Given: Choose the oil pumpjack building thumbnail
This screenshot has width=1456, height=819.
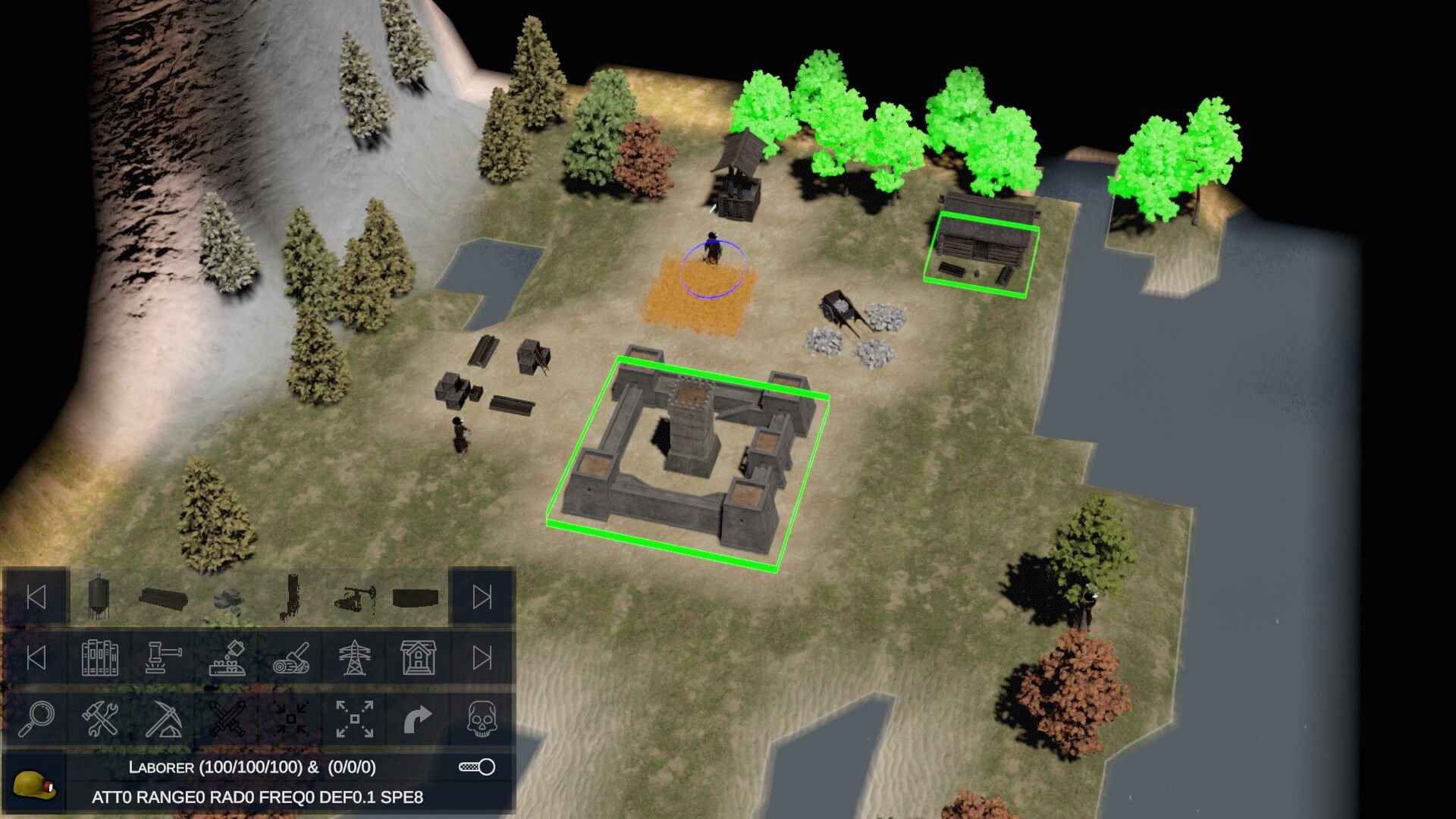Looking at the screenshot, I should pyautogui.click(x=353, y=598).
